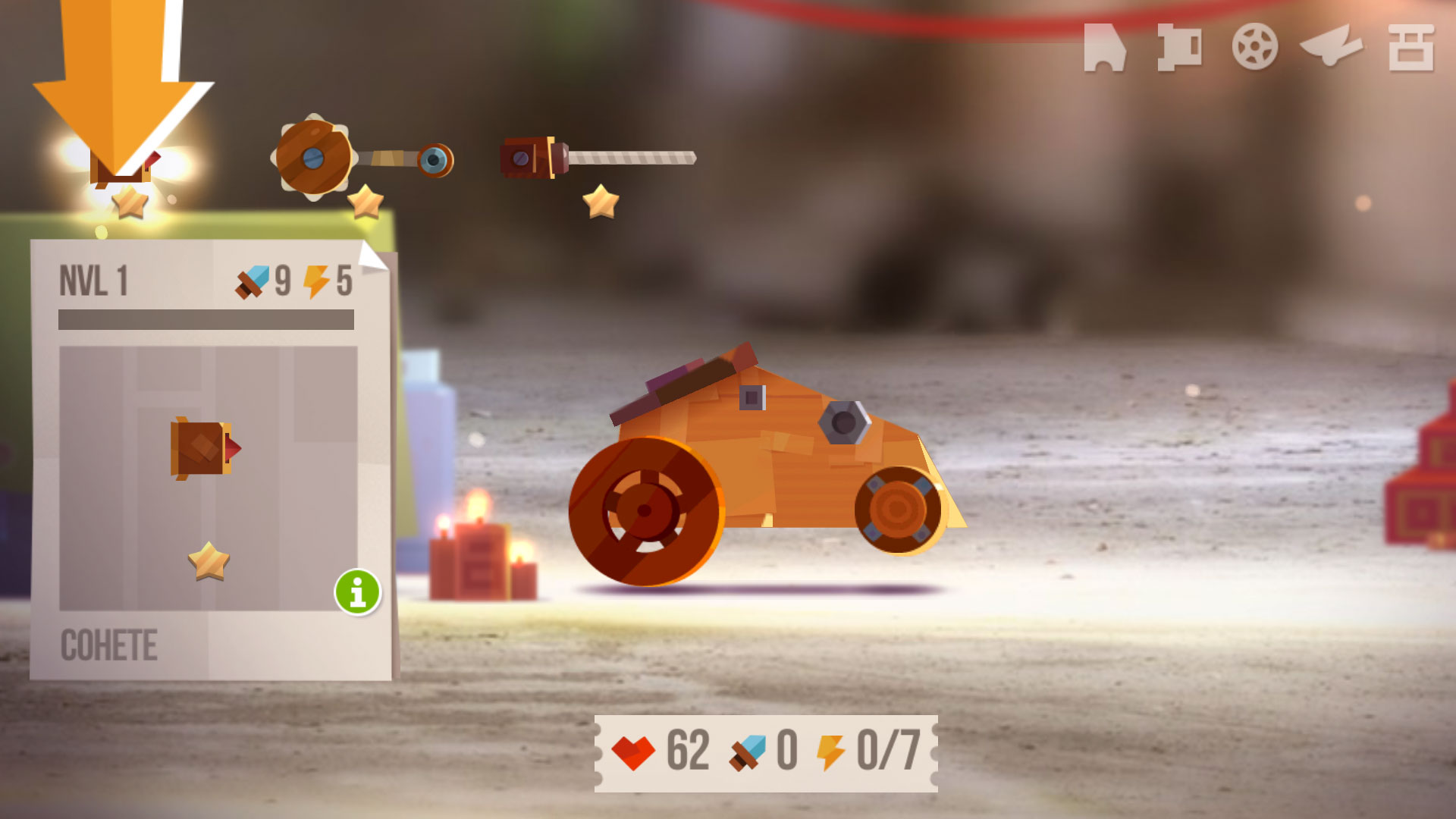
Task: Open the green info button on the part card
Action: point(357,591)
